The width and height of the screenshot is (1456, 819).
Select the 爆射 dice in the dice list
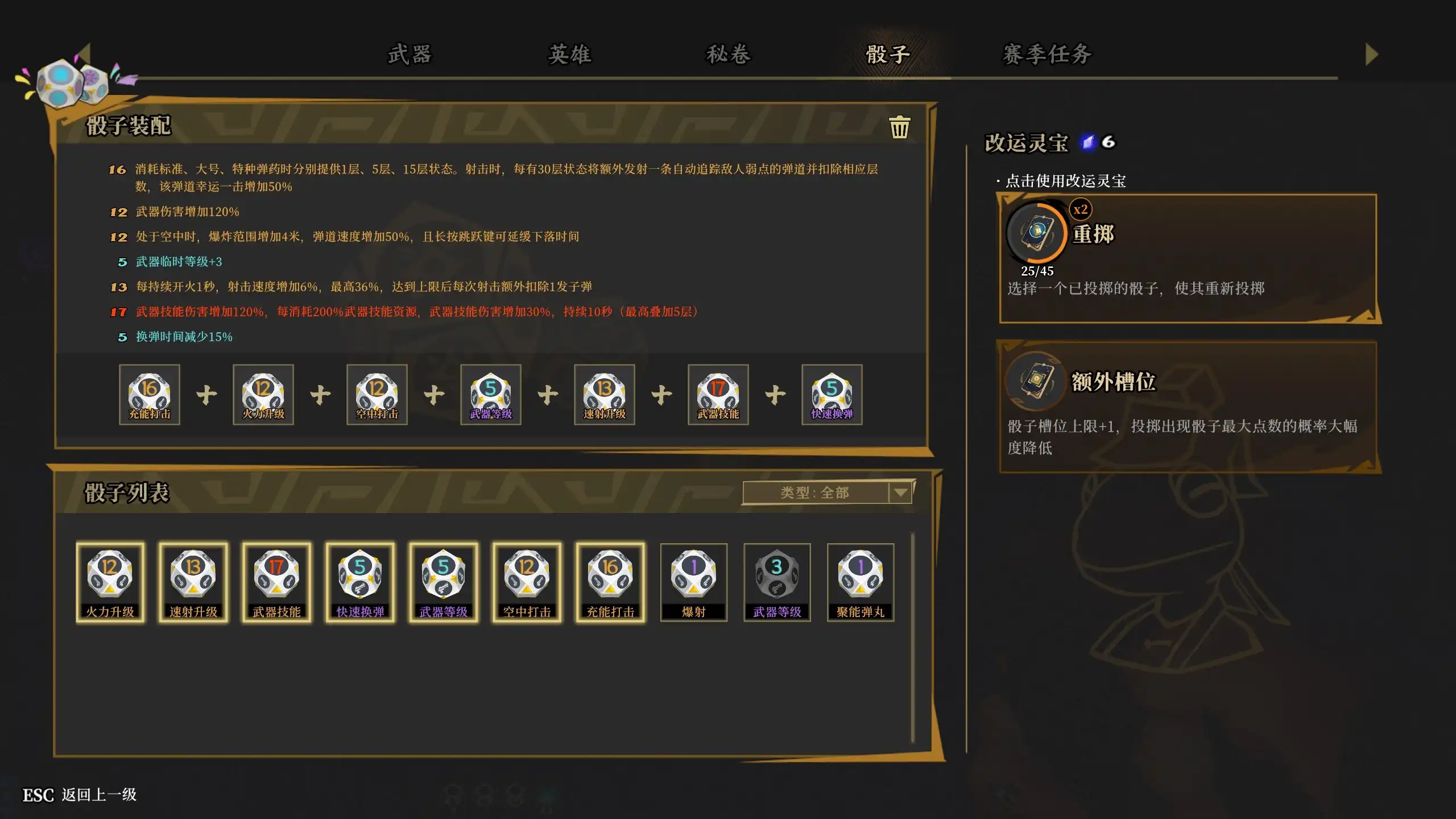point(693,581)
